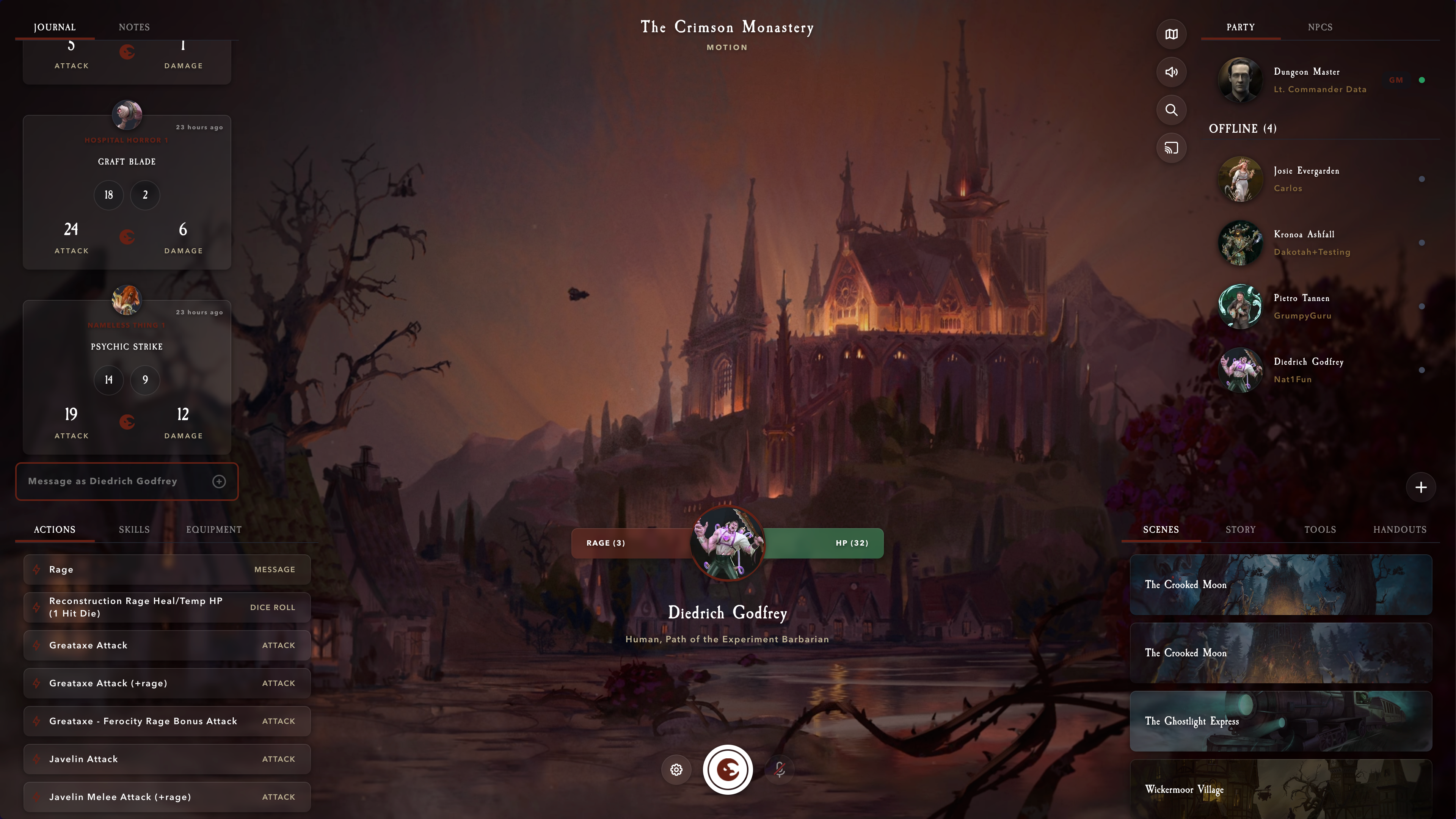Switch to the Skills tab

pos(134,530)
